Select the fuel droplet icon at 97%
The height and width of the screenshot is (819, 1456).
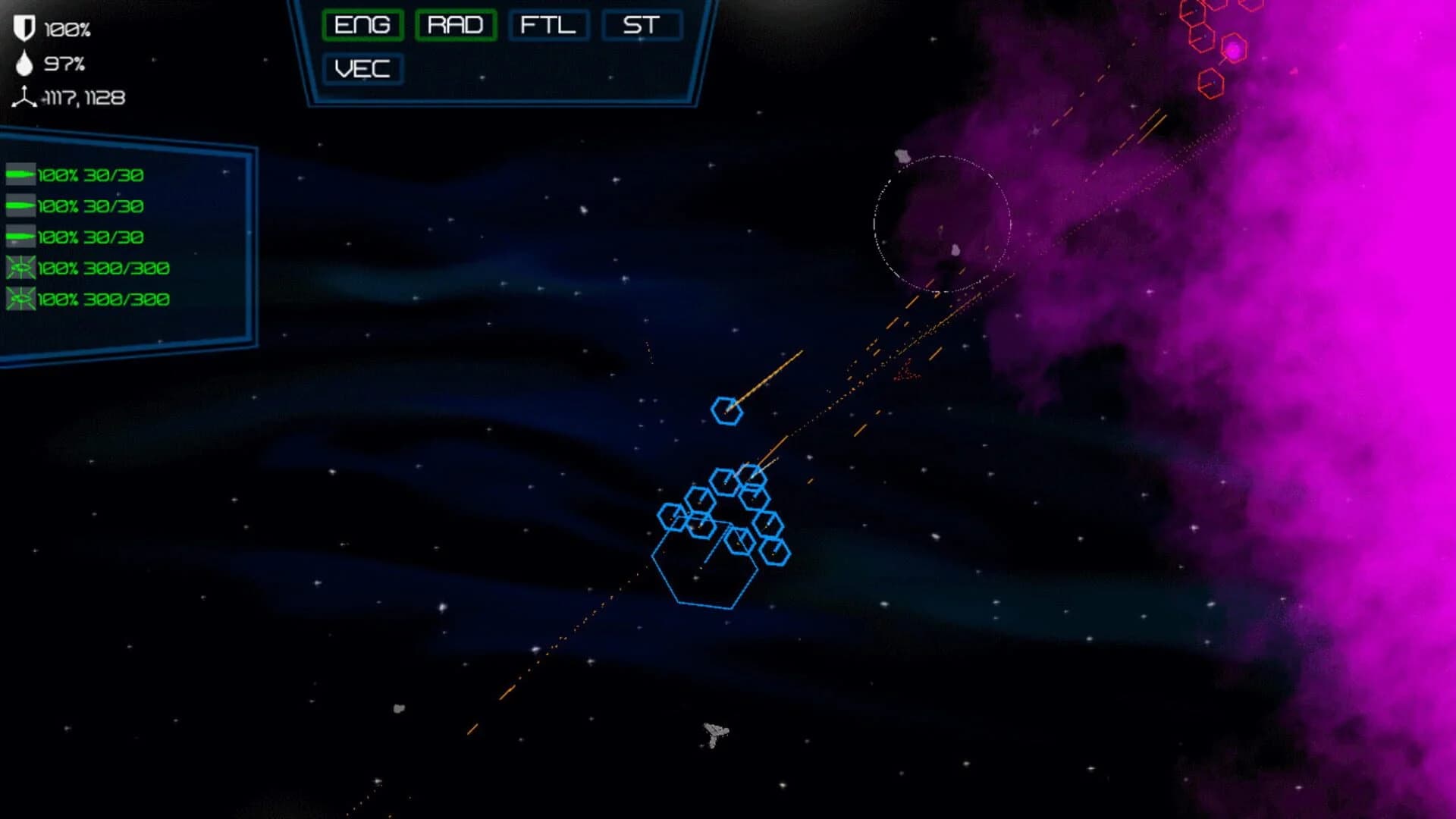(23, 64)
